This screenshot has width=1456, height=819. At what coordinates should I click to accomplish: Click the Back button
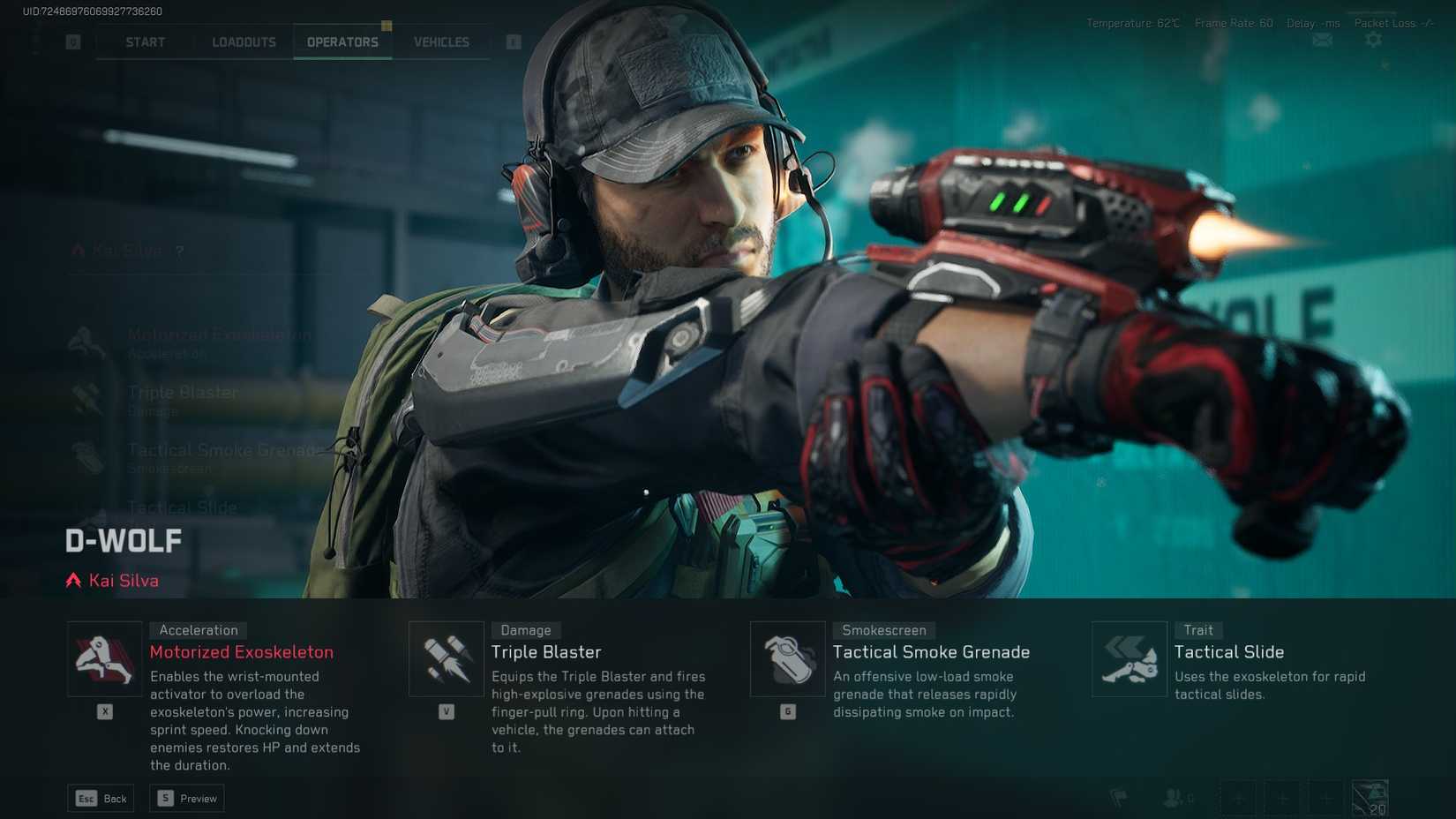click(x=100, y=798)
